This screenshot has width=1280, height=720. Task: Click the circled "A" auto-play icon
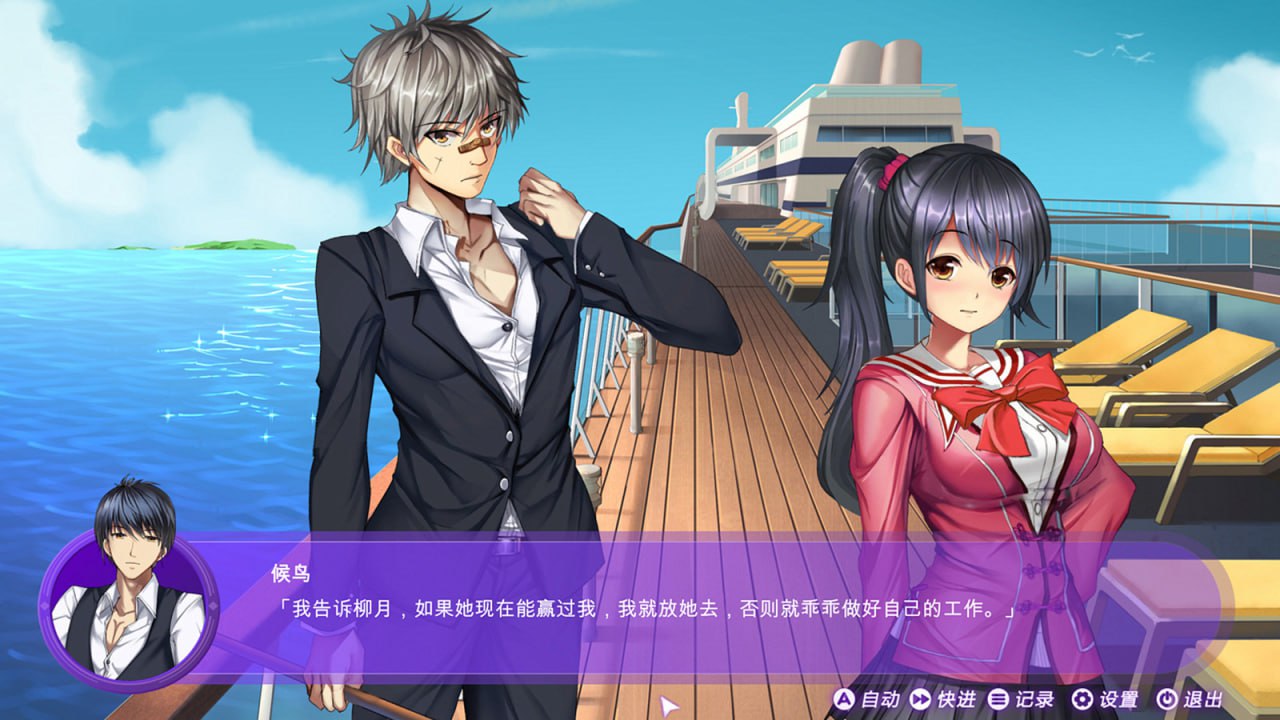point(843,698)
